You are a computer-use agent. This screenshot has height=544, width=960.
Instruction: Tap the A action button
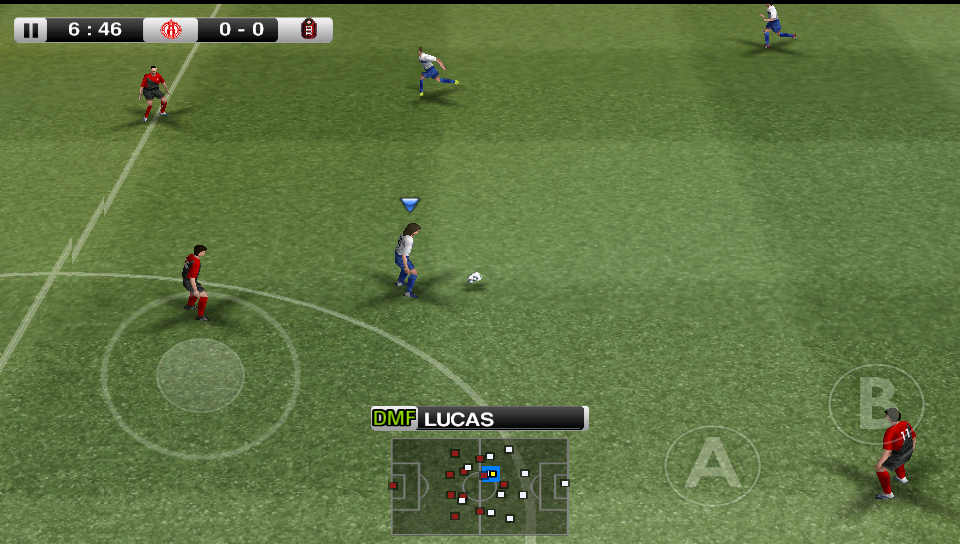[712, 466]
